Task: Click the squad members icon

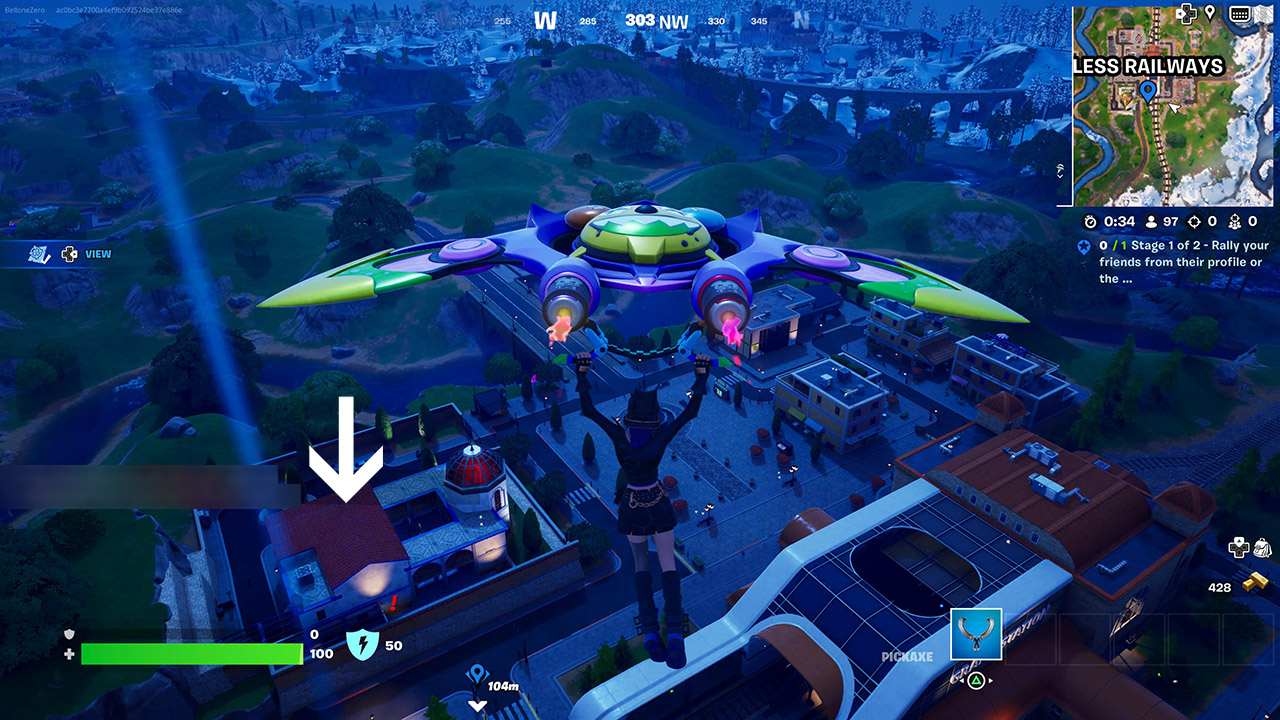Action: [x=1236, y=221]
